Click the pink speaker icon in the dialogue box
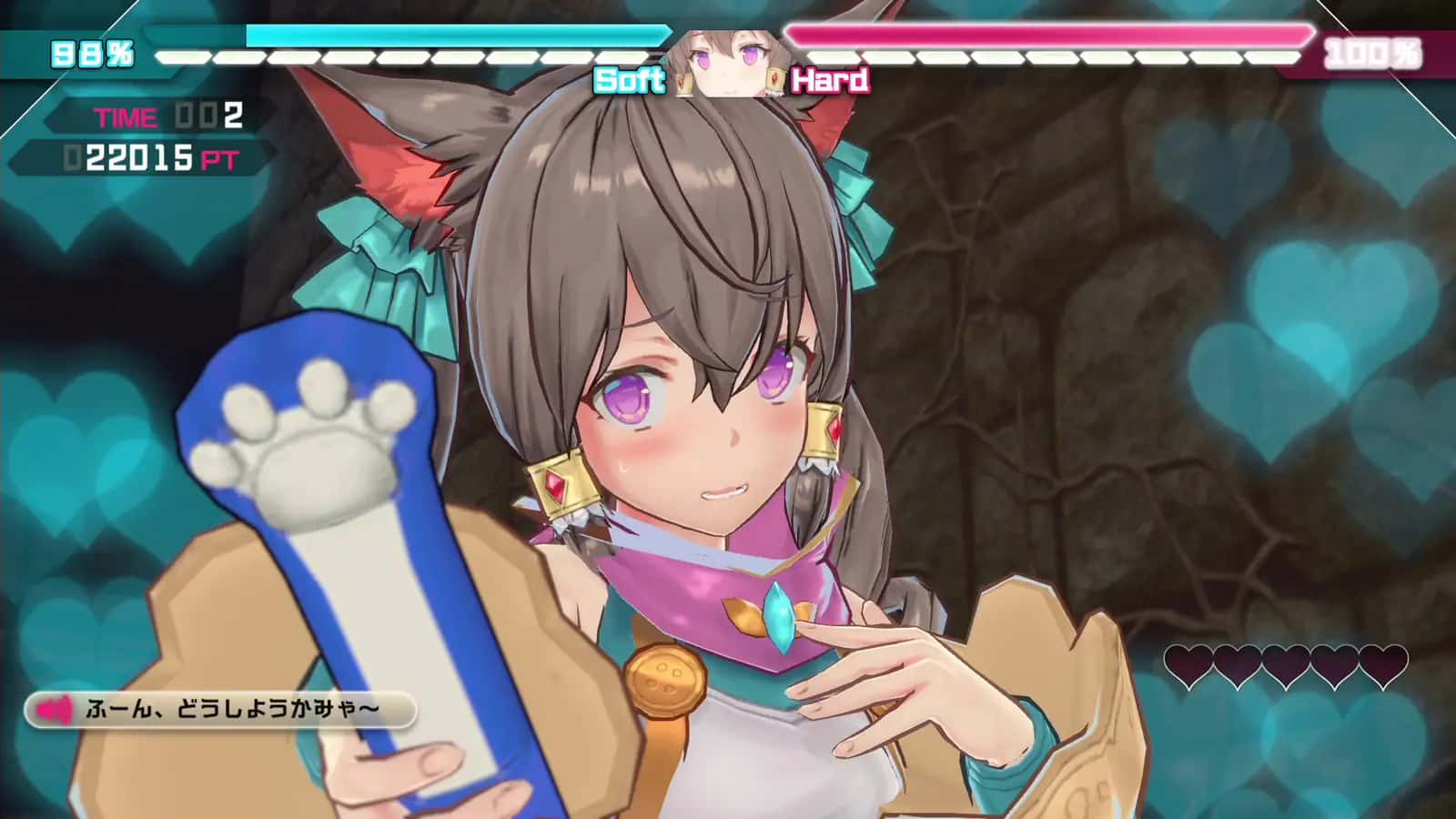The image size is (1456, 819). point(55,709)
